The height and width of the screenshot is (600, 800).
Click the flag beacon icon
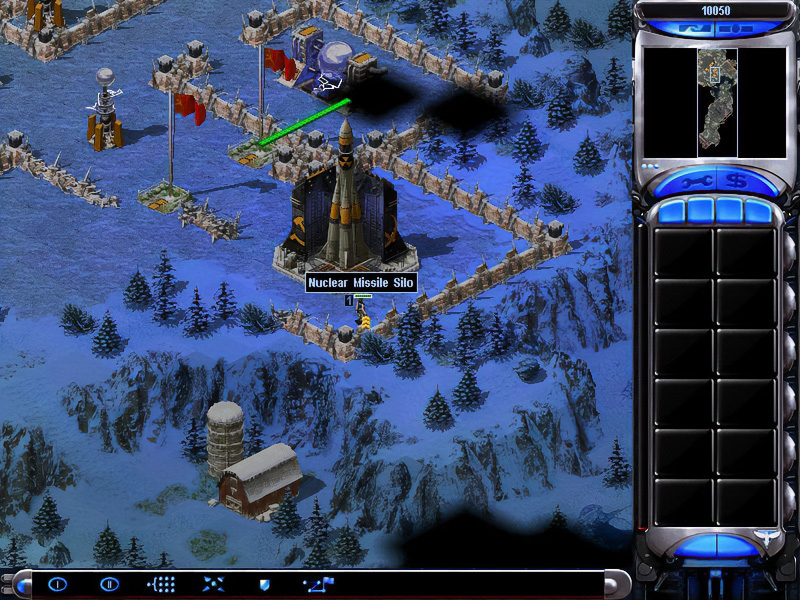pyautogui.click(x=318, y=584)
